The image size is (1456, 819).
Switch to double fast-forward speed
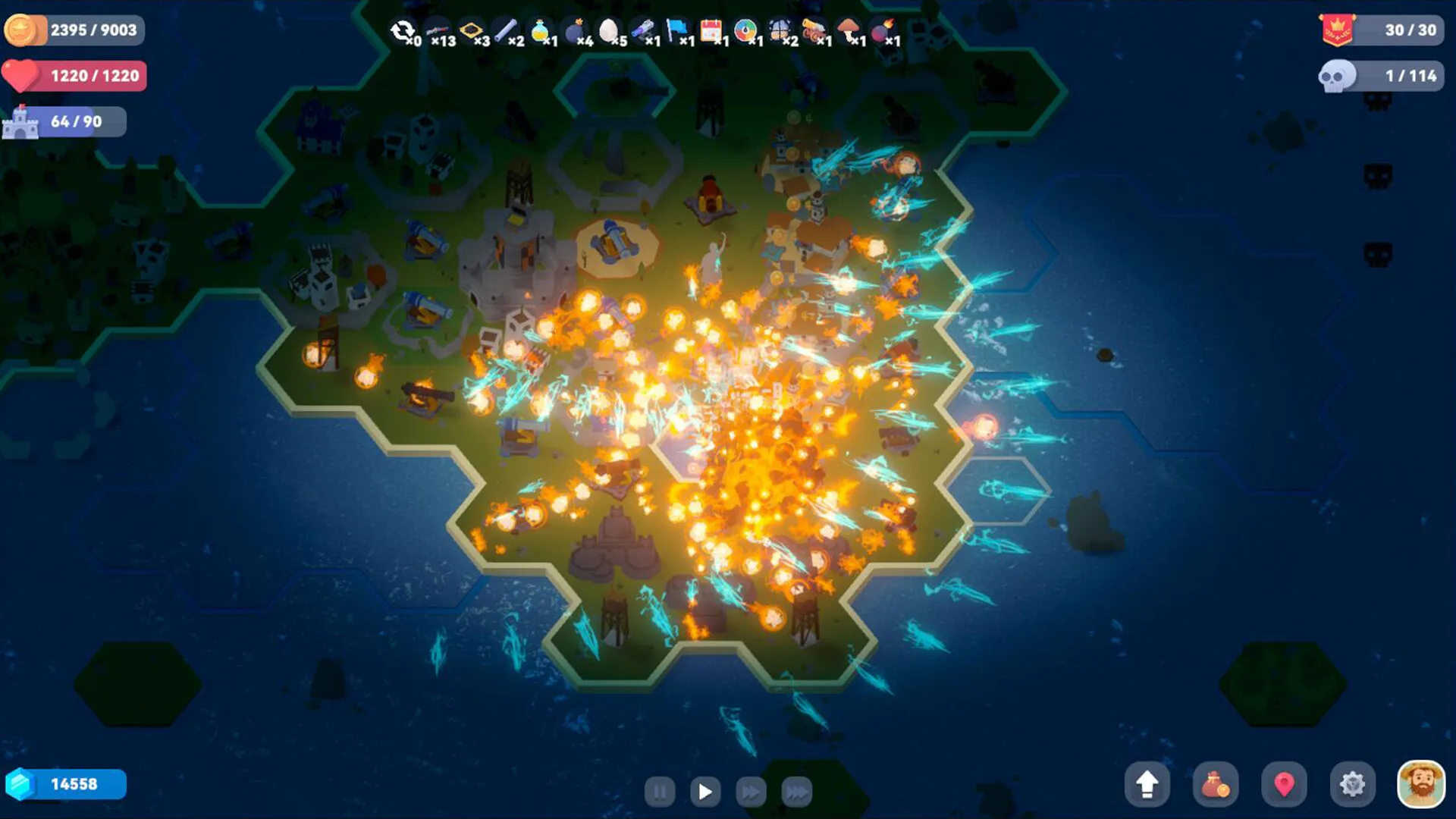click(751, 792)
